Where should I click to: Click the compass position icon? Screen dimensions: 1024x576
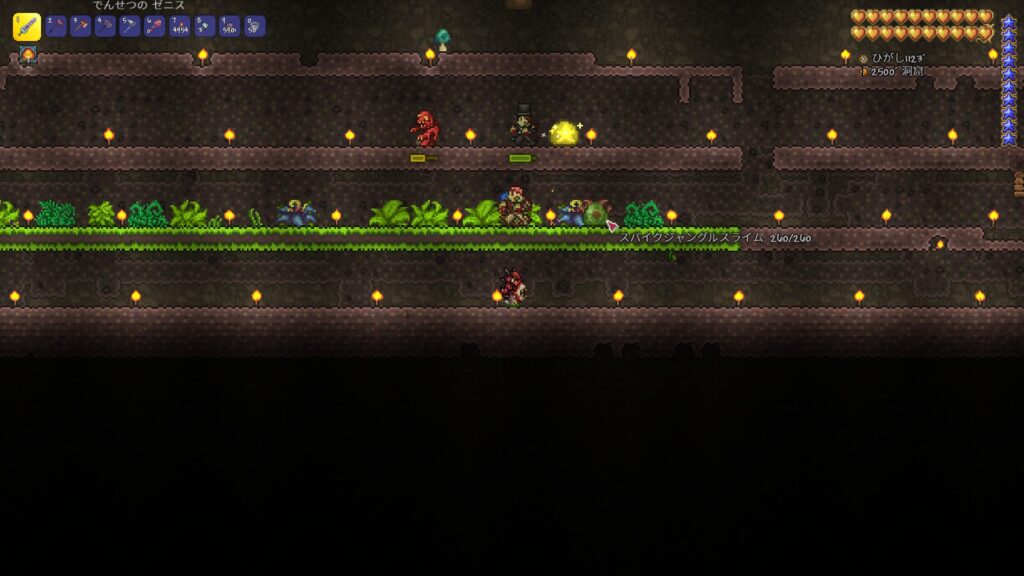point(863,59)
